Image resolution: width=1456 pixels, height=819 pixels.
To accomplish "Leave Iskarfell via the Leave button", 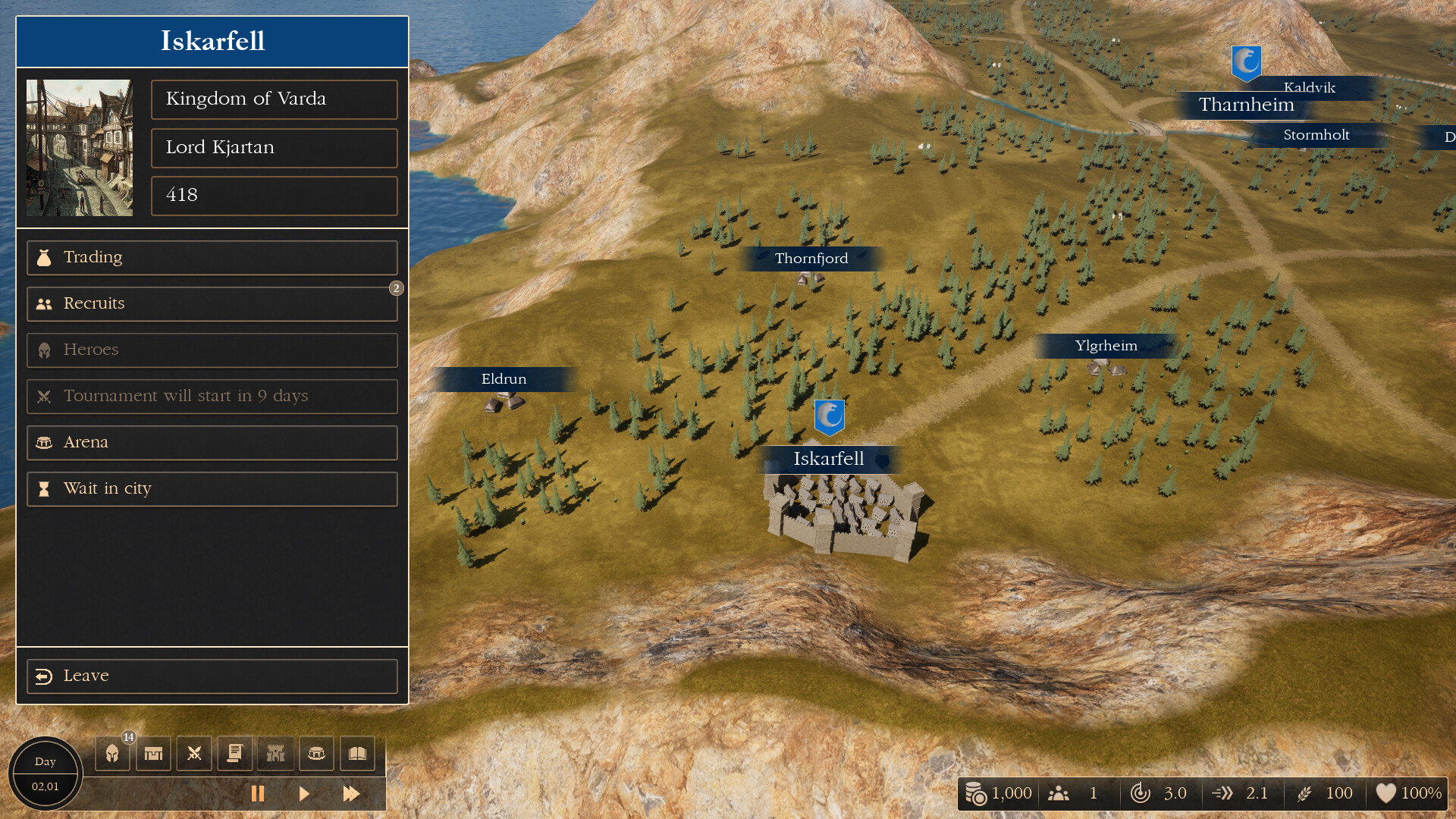I will pyautogui.click(x=212, y=676).
